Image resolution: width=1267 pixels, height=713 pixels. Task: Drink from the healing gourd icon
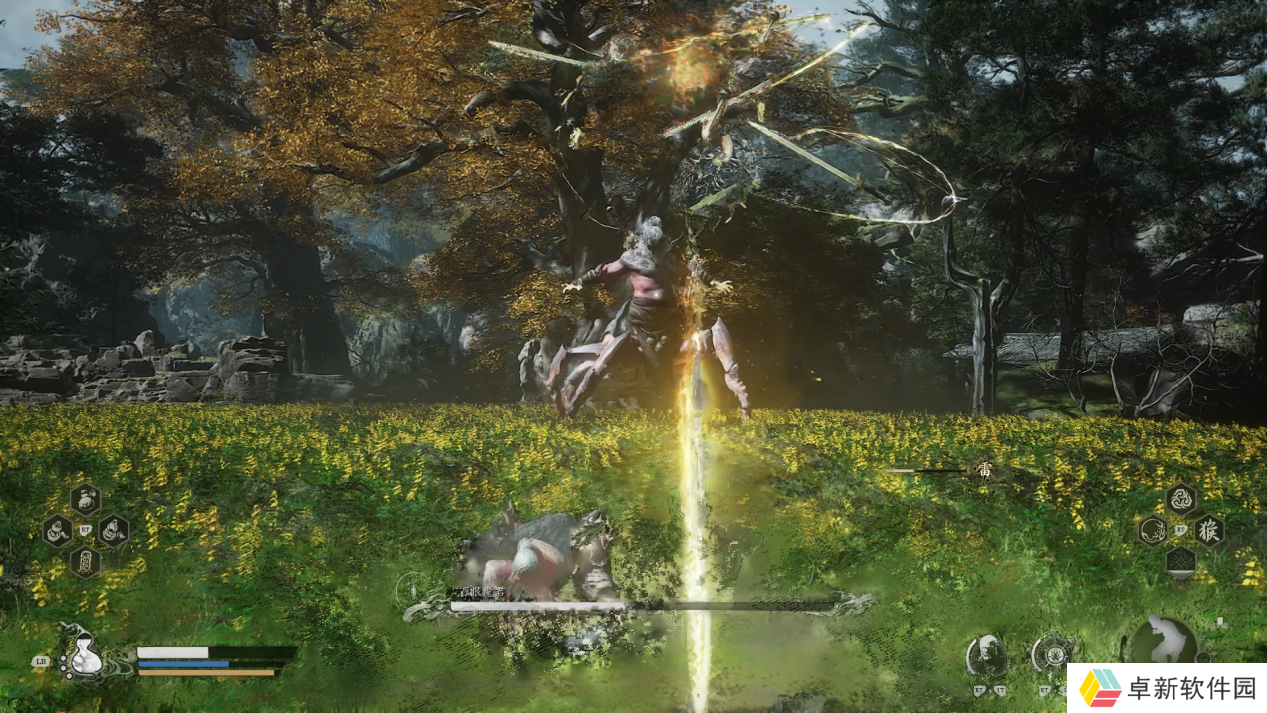pos(84,657)
